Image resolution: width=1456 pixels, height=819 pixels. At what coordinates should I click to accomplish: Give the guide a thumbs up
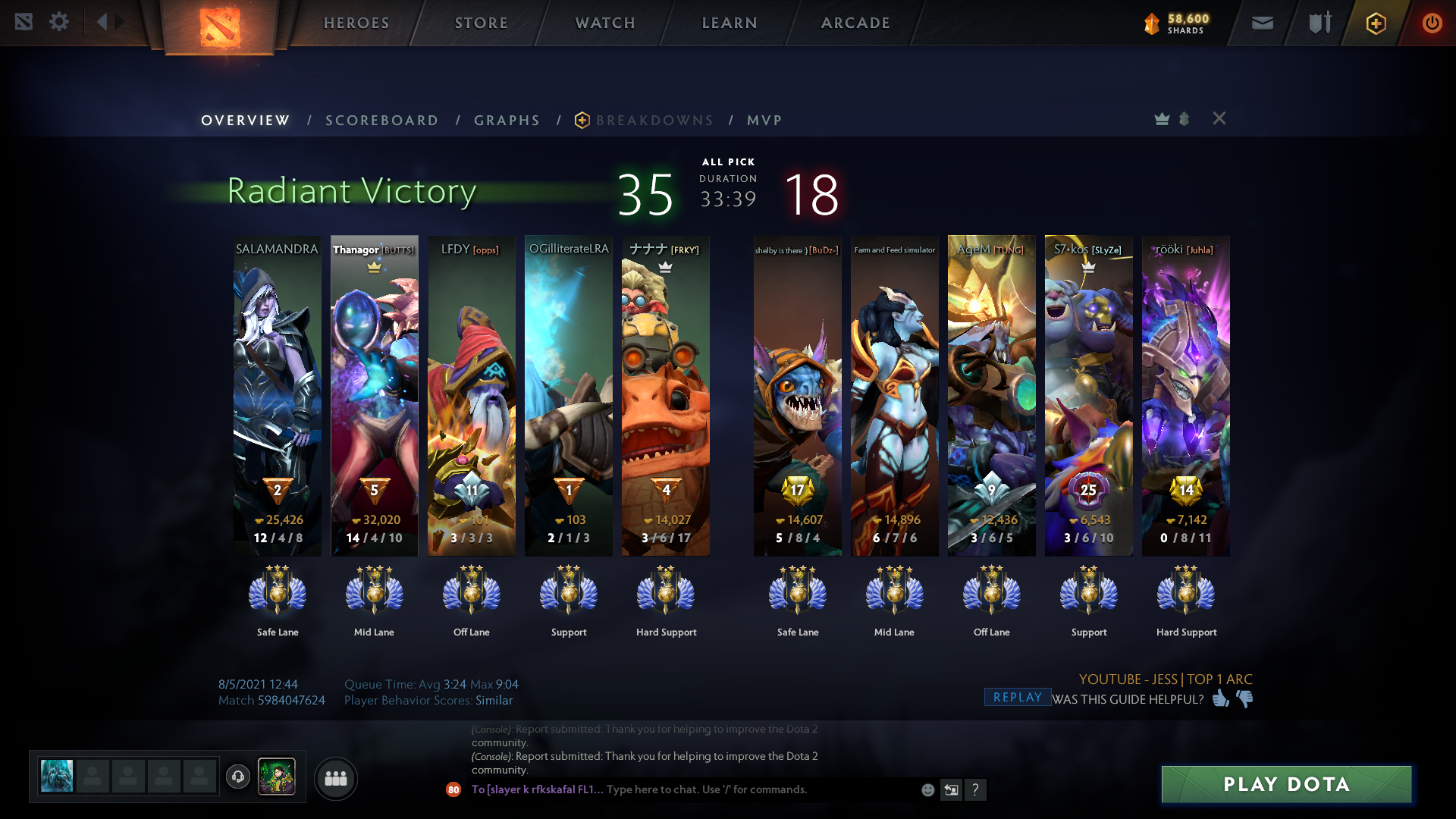(1220, 698)
